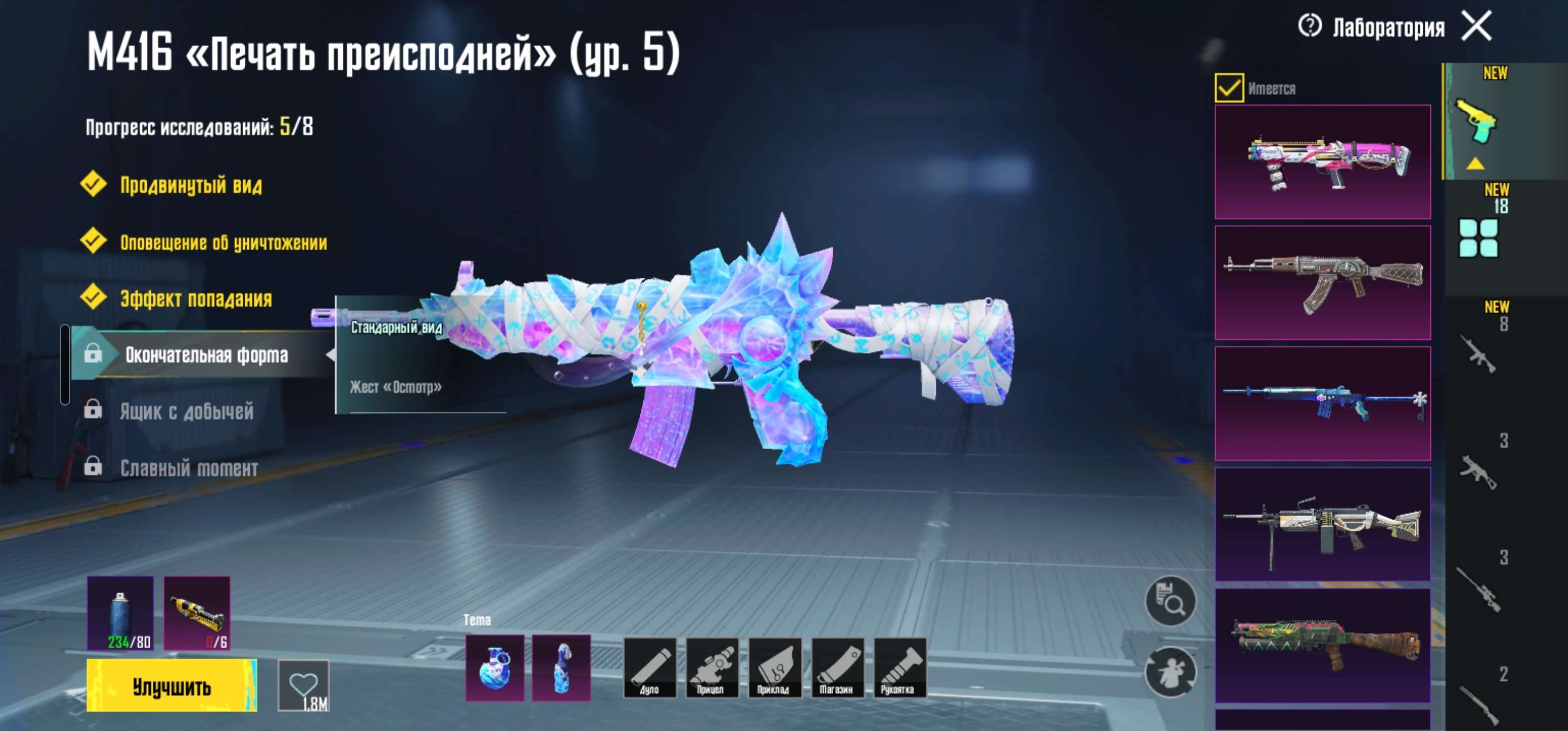Select the Дуло muzzle attachment slot
Image resolution: width=1568 pixels, height=731 pixels.
click(649, 667)
